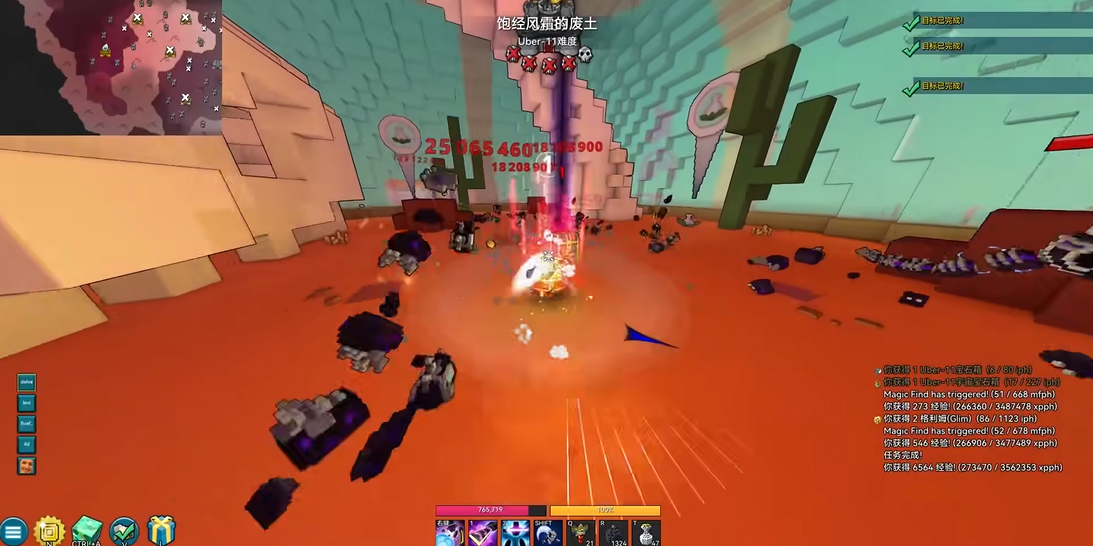Click the chat log loot message panel
Viewport: 1093px width, 546px height.
[x=970, y=418]
